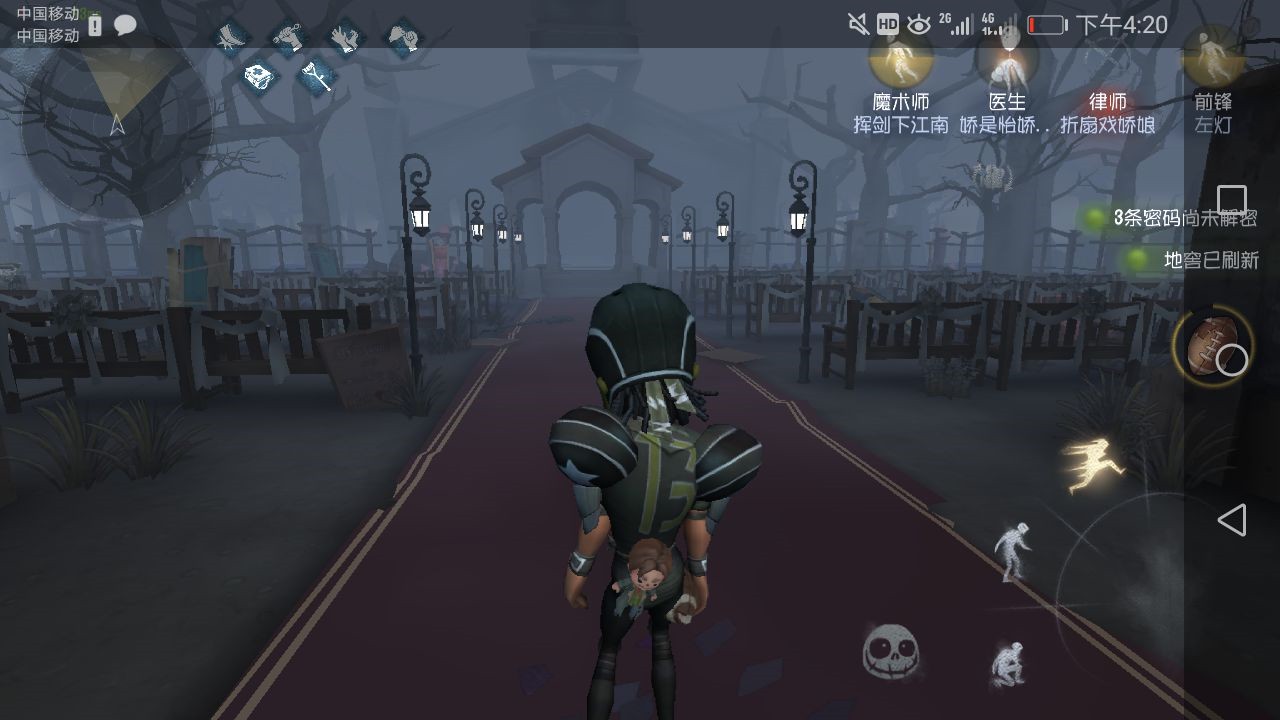The width and height of the screenshot is (1280, 720).
Task: Tap the crouch stance icon
Action: click(1007, 663)
